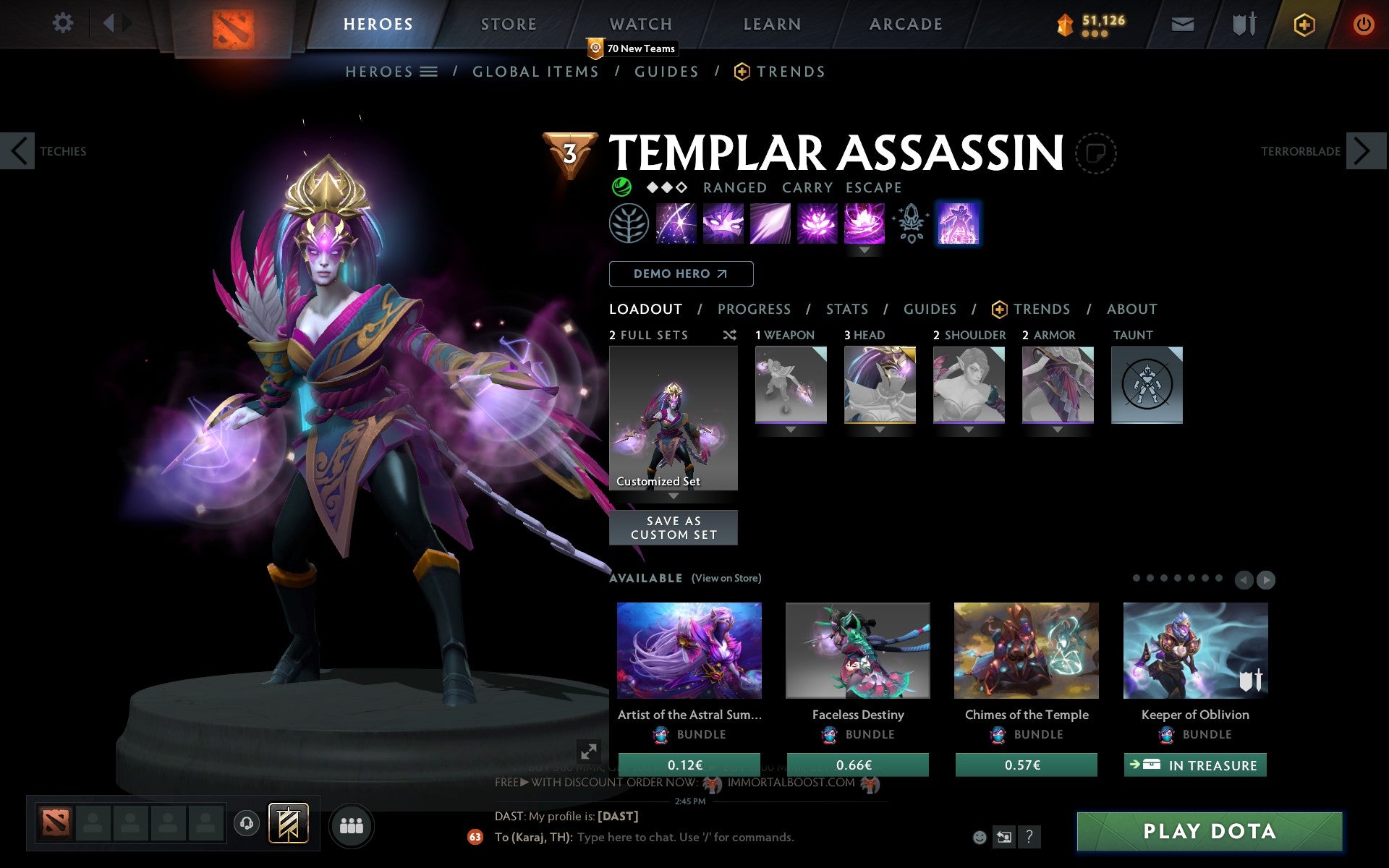
Task: Open the STORE menu at the top
Action: [x=509, y=24]
